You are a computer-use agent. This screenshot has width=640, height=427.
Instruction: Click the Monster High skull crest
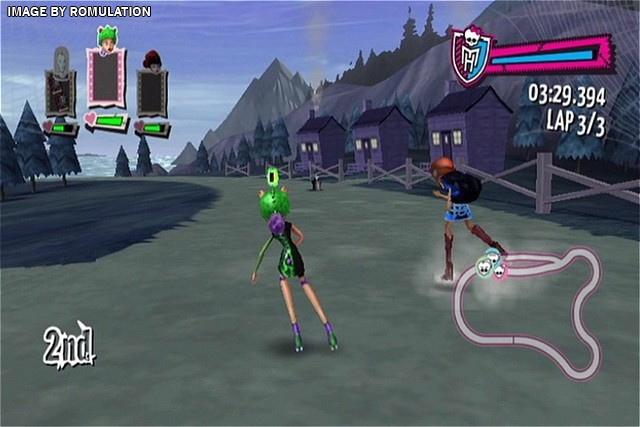pos(467,56)
